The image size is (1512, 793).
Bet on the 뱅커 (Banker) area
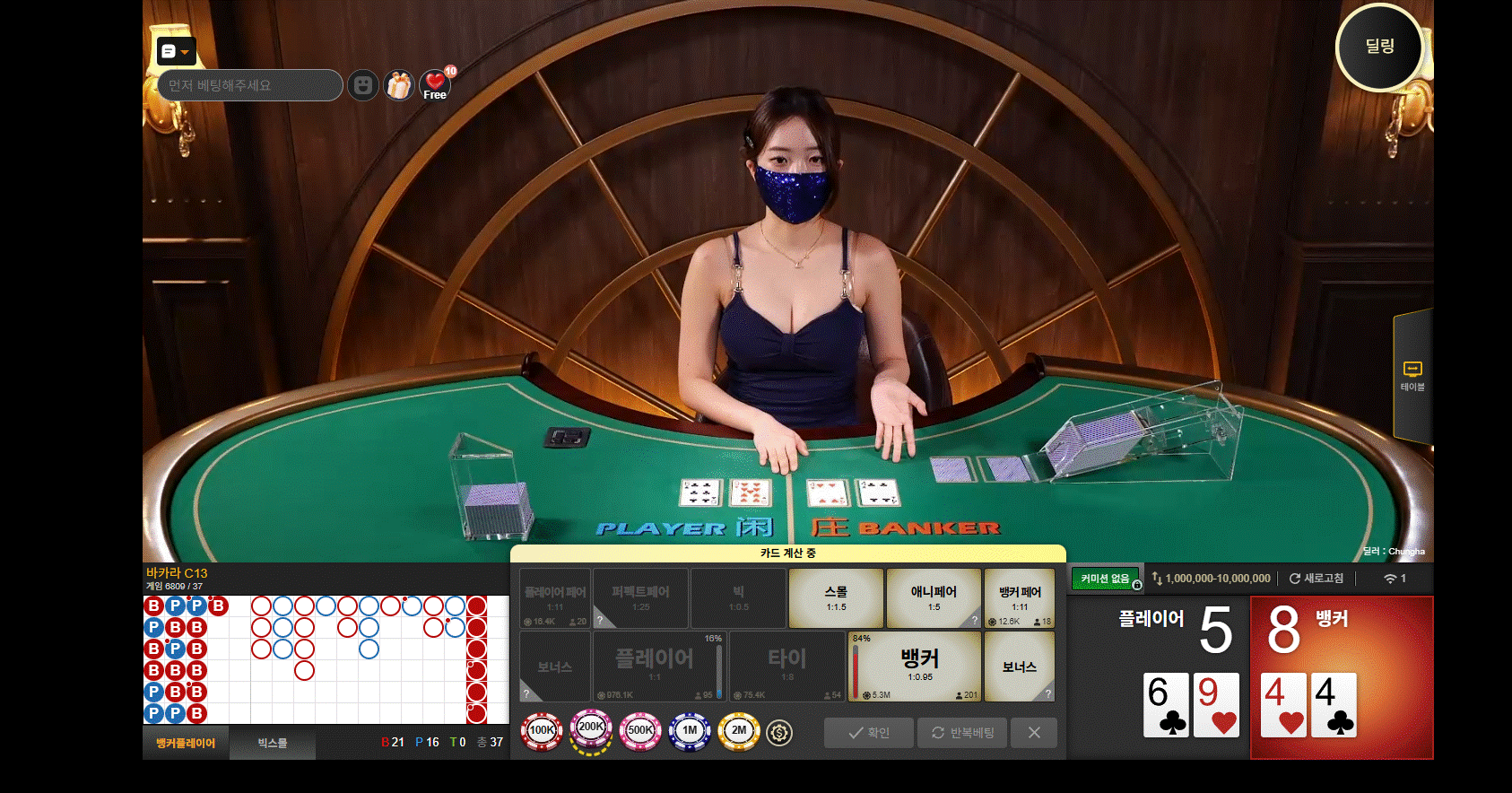pos(914,666)
